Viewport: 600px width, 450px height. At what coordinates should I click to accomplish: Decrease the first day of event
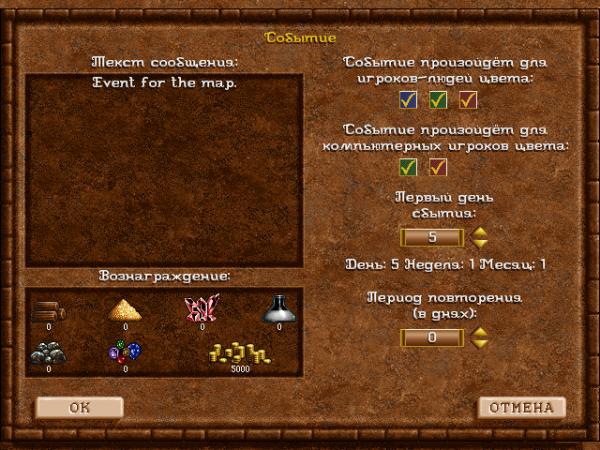(480, 243)
